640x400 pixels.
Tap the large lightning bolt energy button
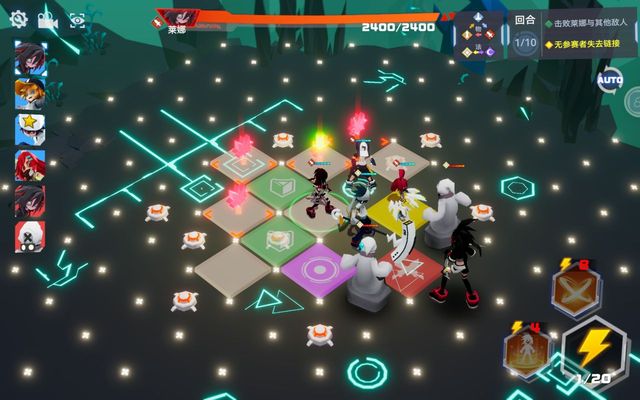594,351
